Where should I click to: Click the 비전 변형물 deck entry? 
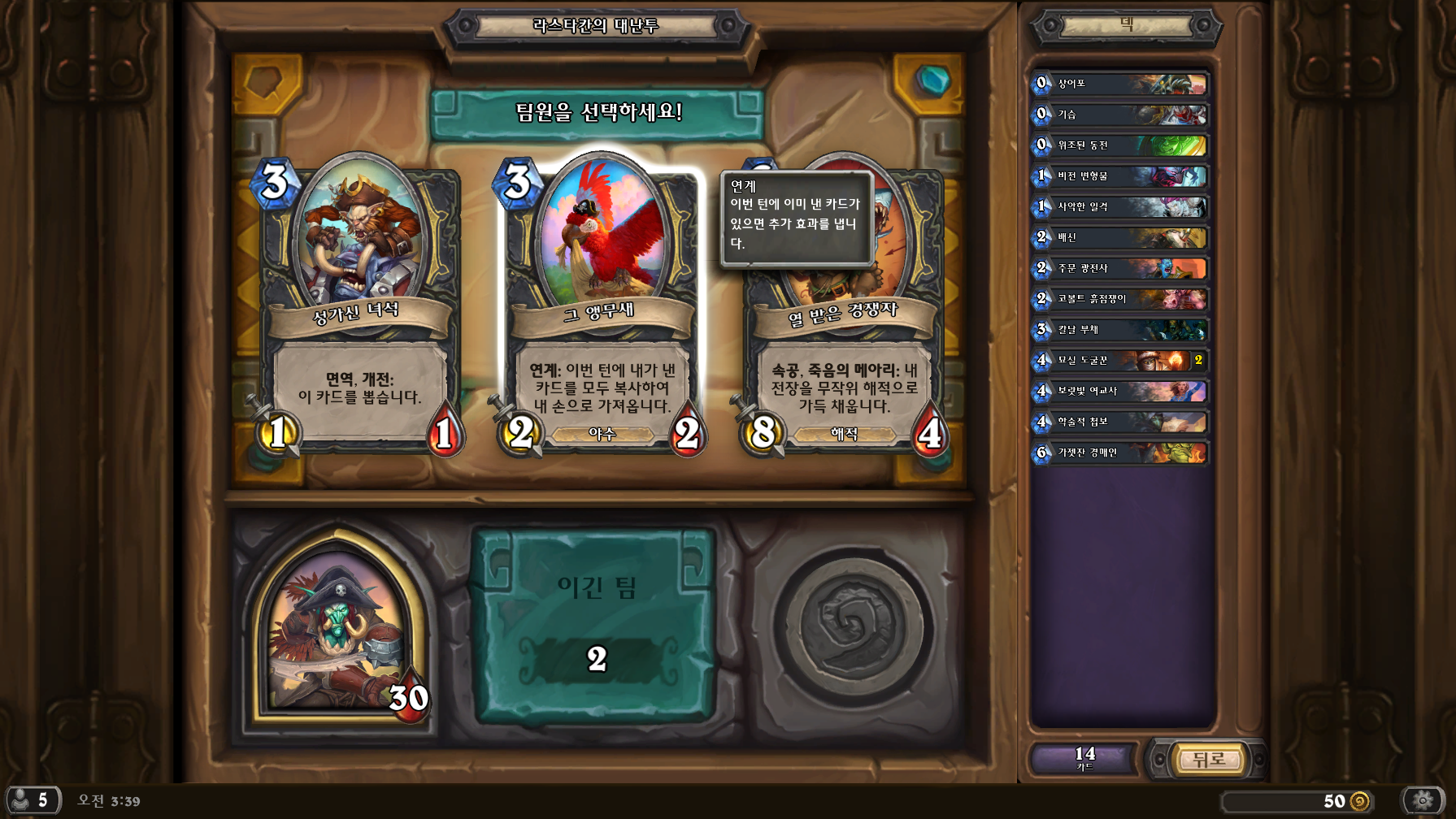(x=1120, y=176)
